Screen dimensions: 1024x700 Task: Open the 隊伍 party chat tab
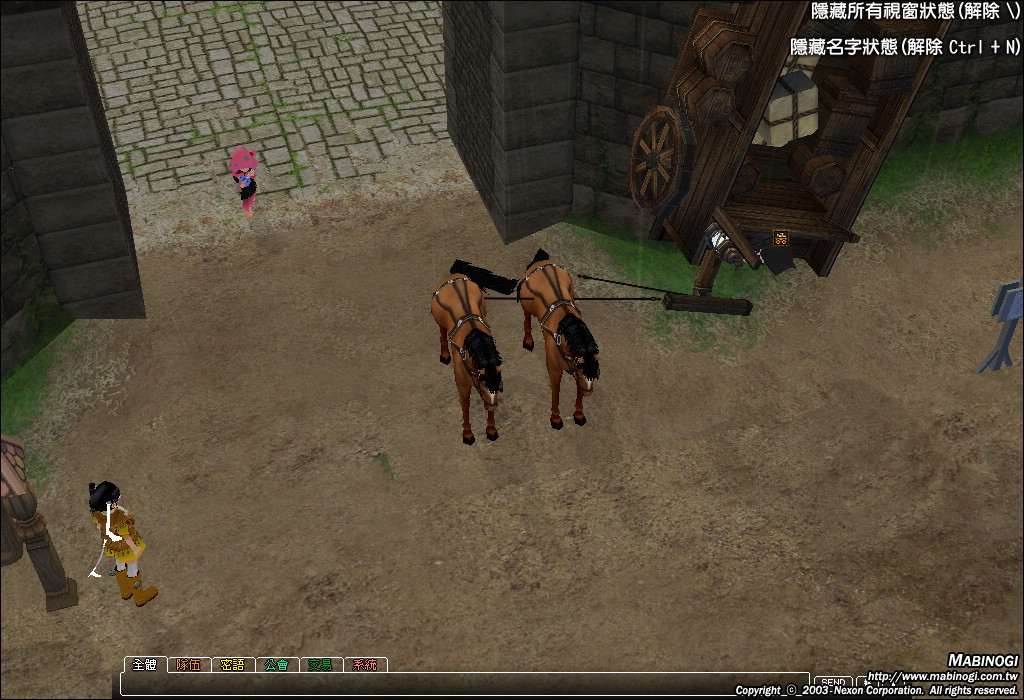point(189,664)
